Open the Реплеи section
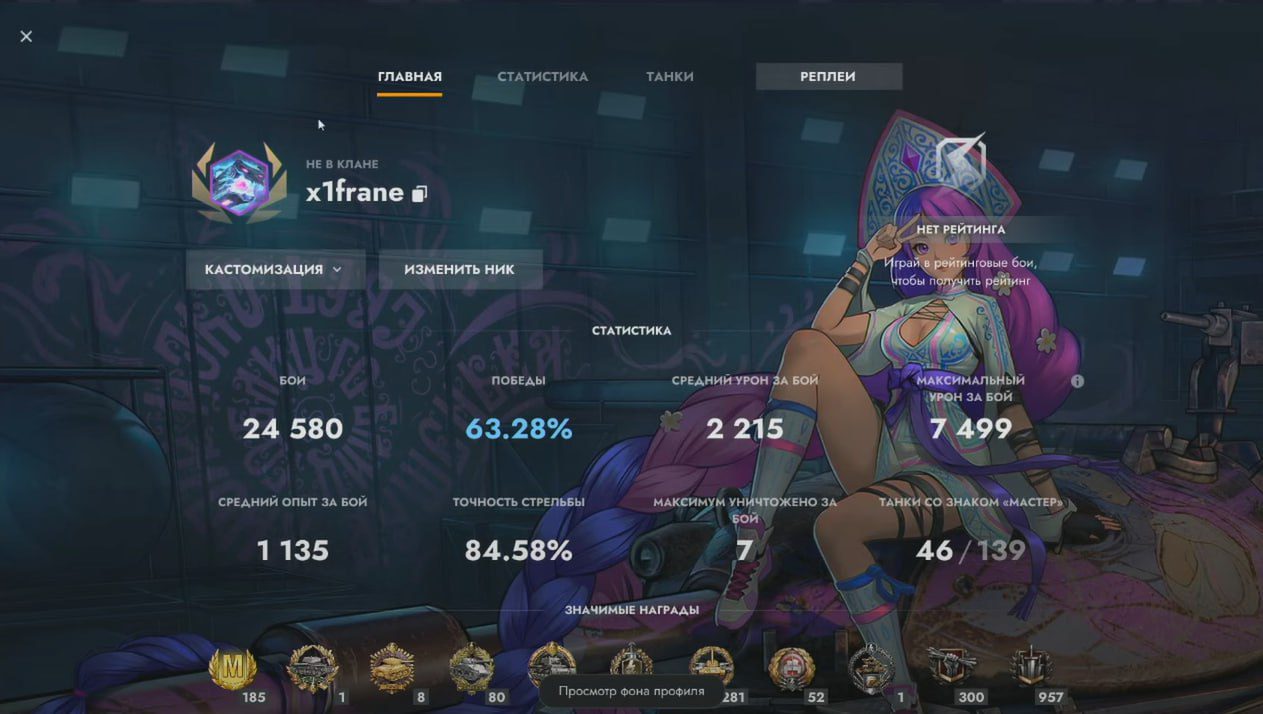Screen dimensions: 1263x714 [x=828, y=77]
